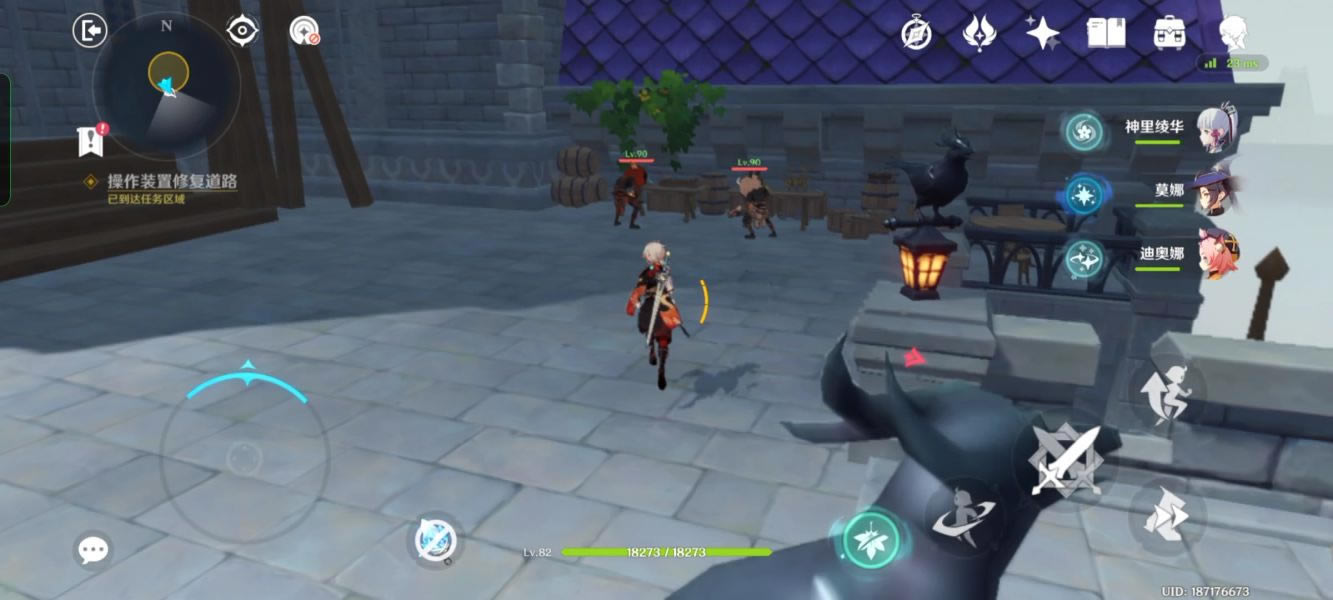Activate the green Anemo elemental skill

point(871,539)
